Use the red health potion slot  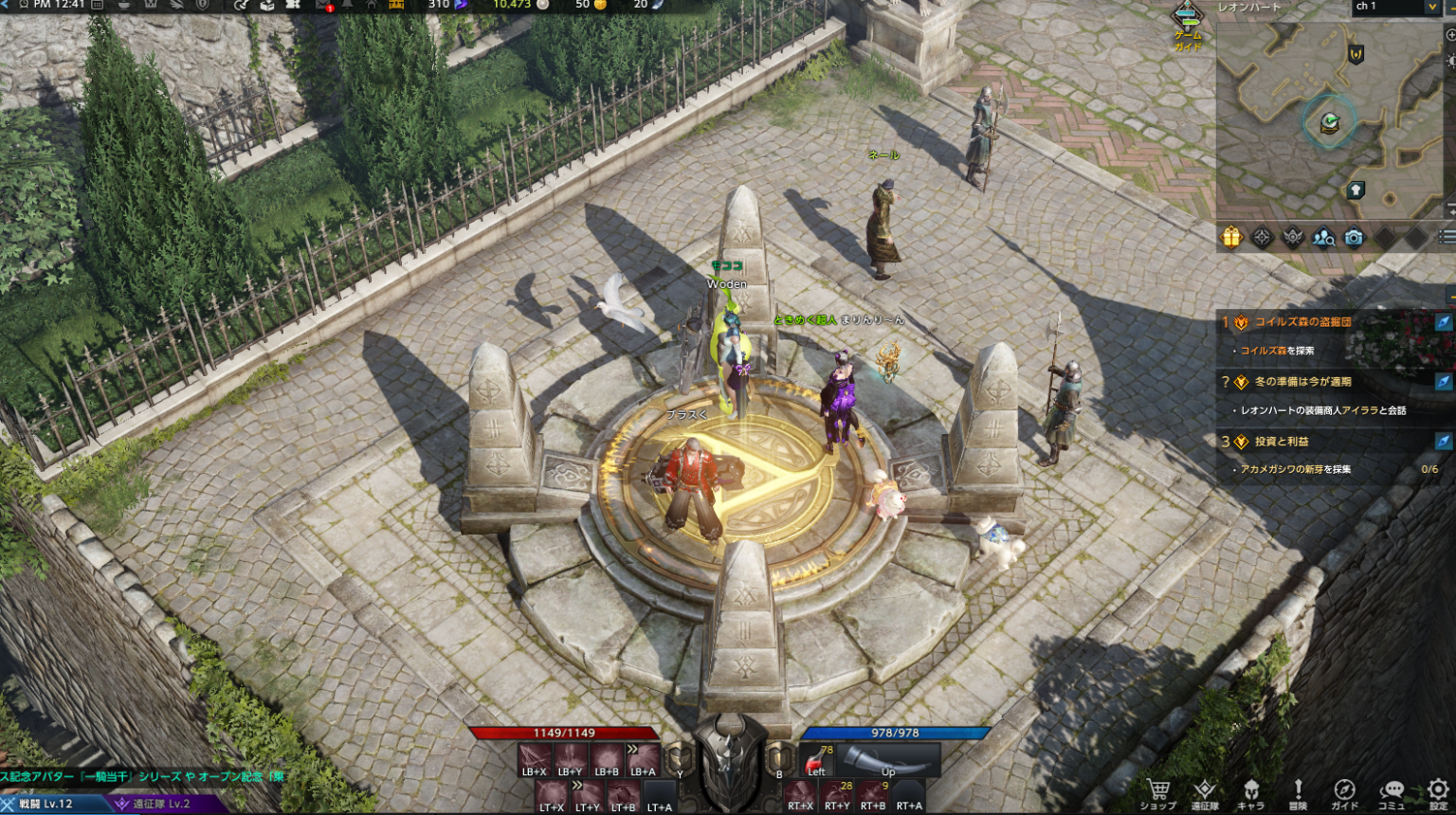[x=817, y=760]
